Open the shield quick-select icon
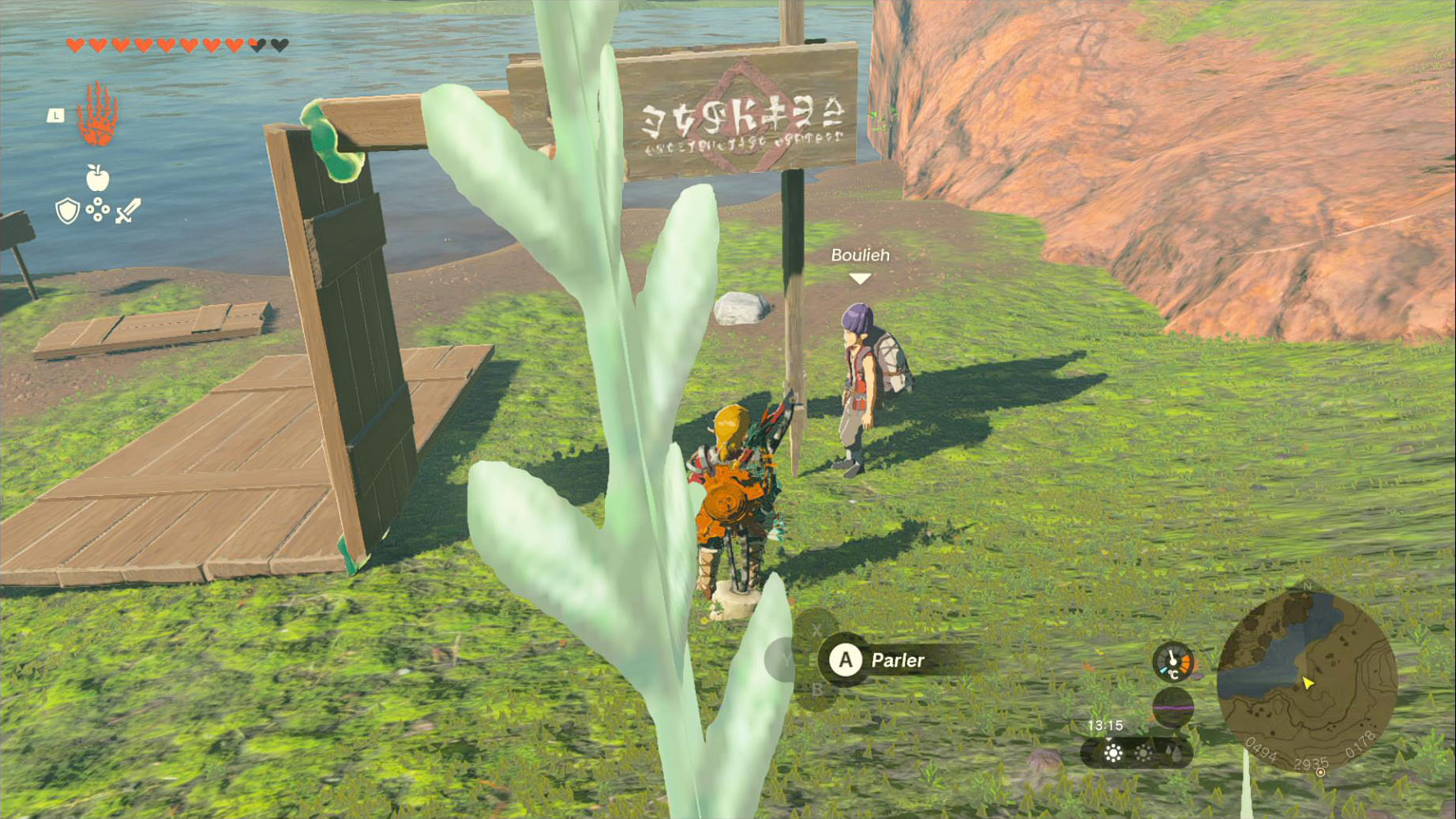Screen dimensions: 1456x819 tap(68, 211)
